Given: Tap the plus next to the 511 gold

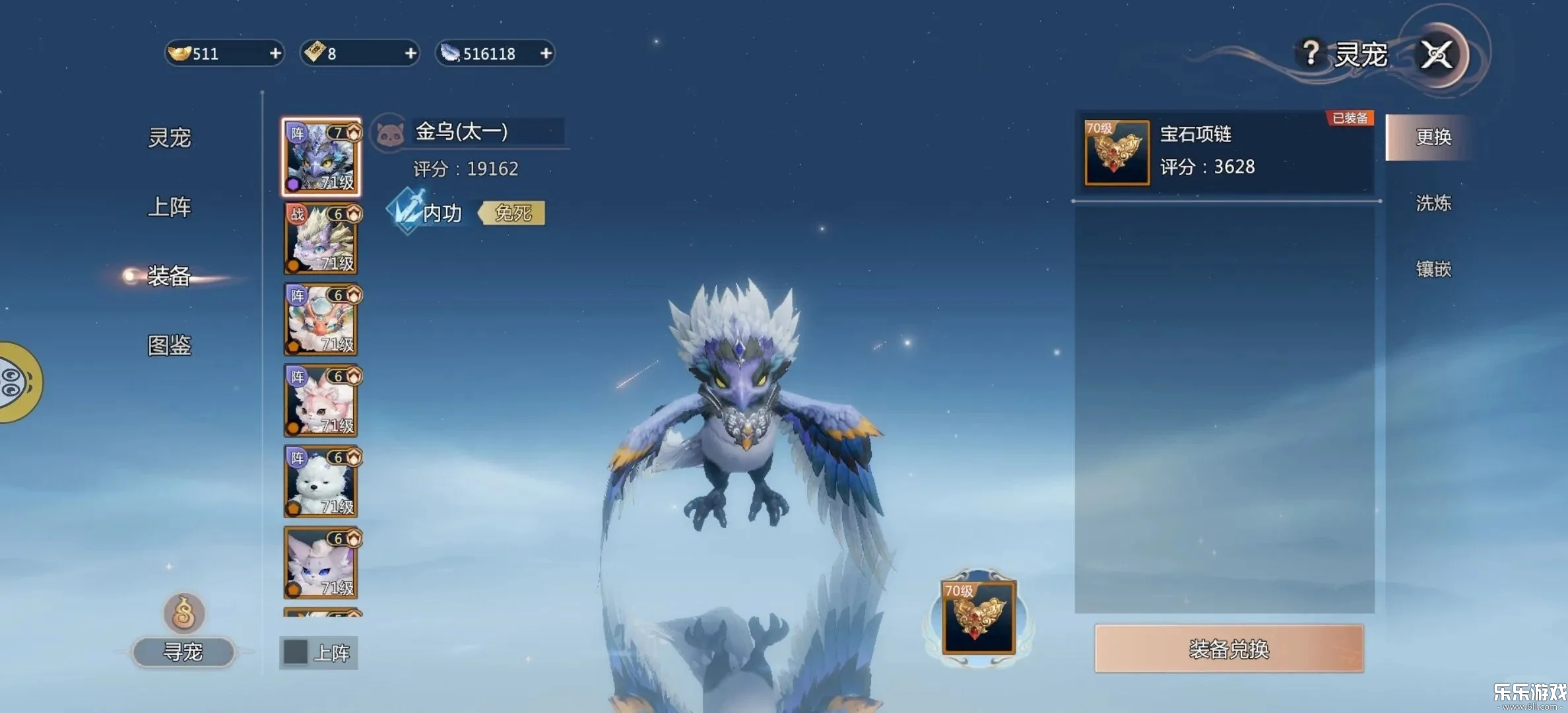Looking at the screenshot, I should pyautogui.click(x=275, y=54).
